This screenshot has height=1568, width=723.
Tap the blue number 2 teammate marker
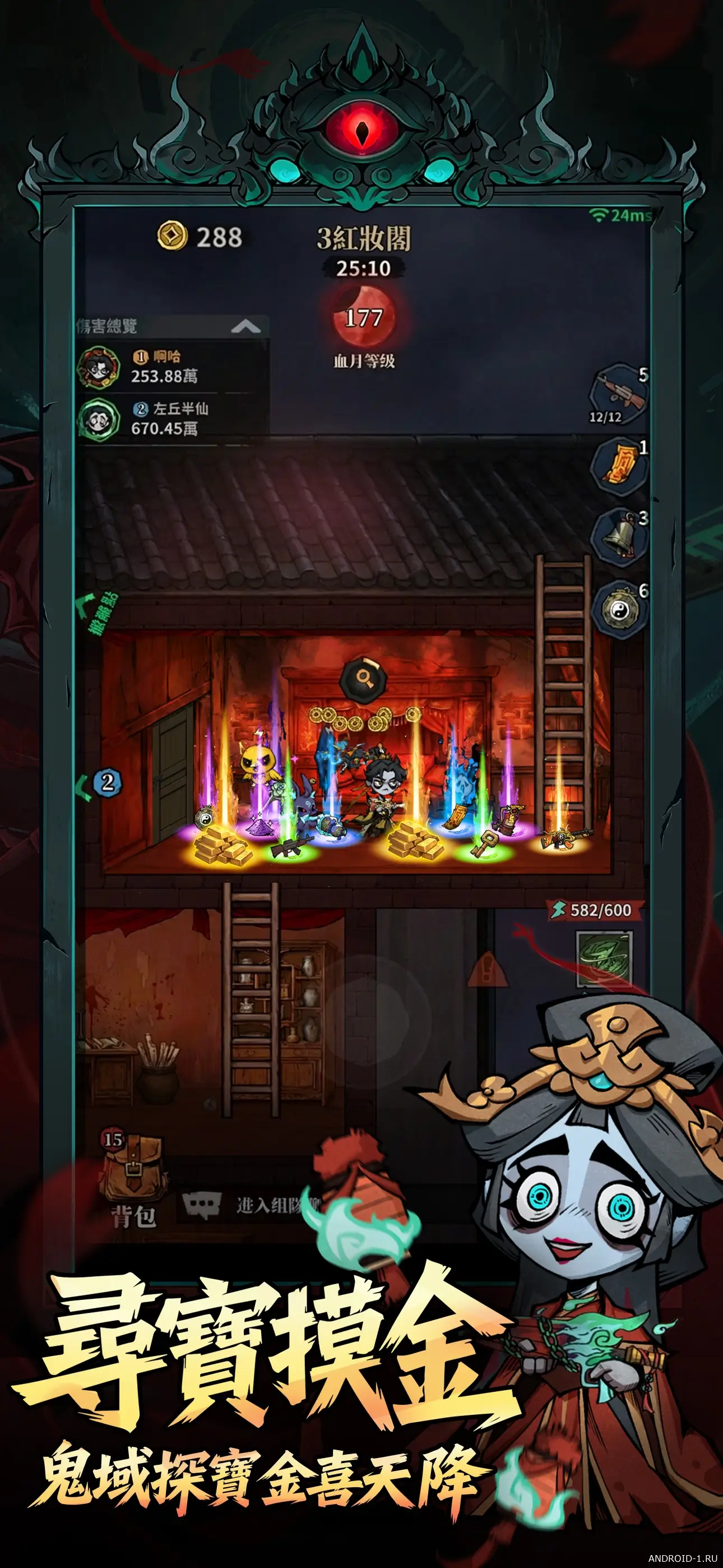[107, 782]
